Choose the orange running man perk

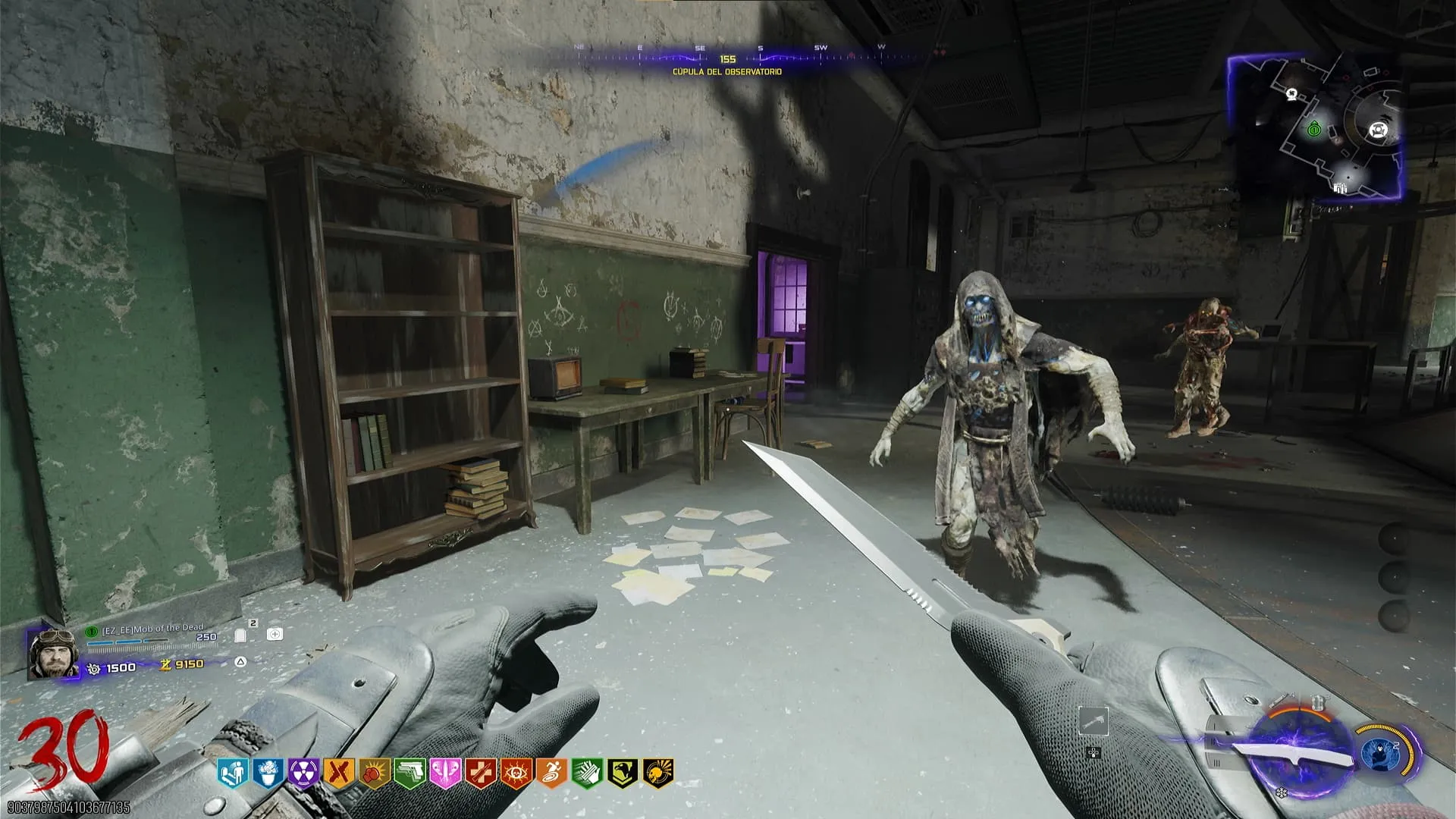pyautogui.click(x=551, y=773)
